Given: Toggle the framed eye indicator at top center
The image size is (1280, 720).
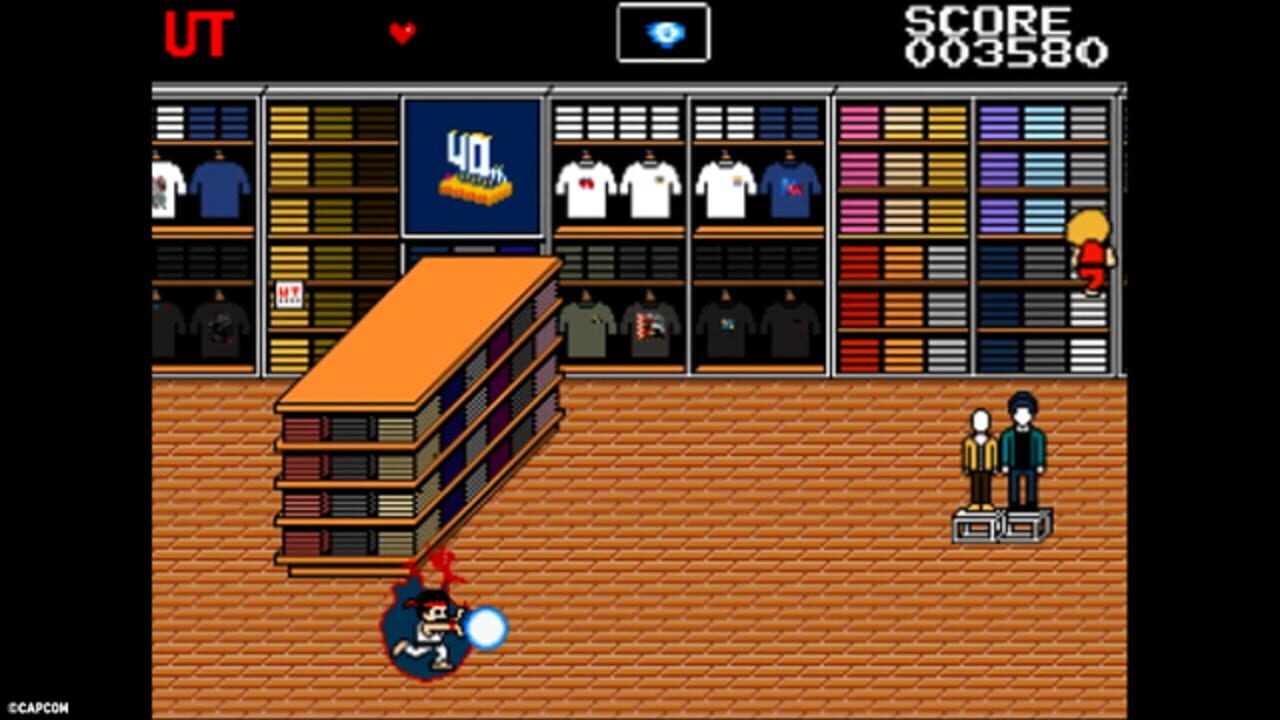Looking at the screenshot, I should pyautogui.click(x=663, y=32).
